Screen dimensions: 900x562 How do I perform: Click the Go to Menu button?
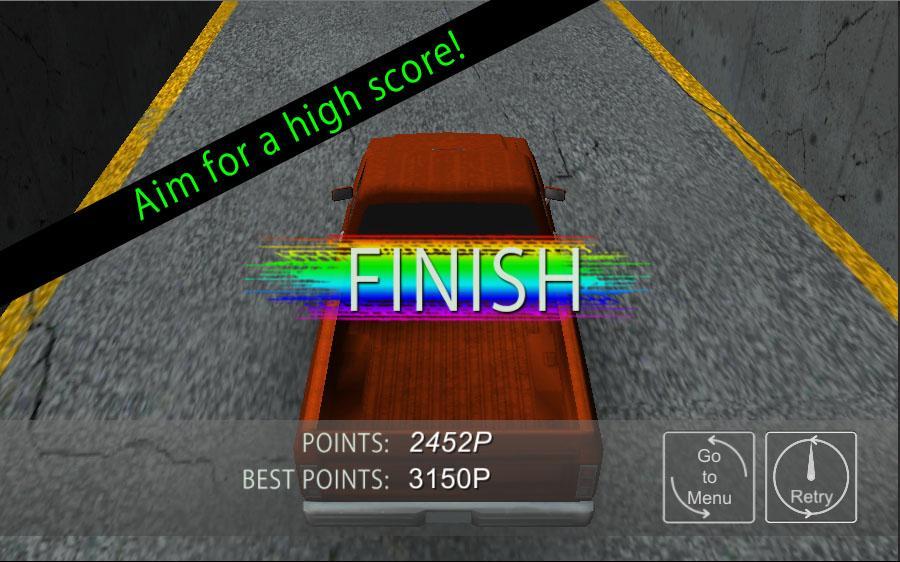(709, 477)
